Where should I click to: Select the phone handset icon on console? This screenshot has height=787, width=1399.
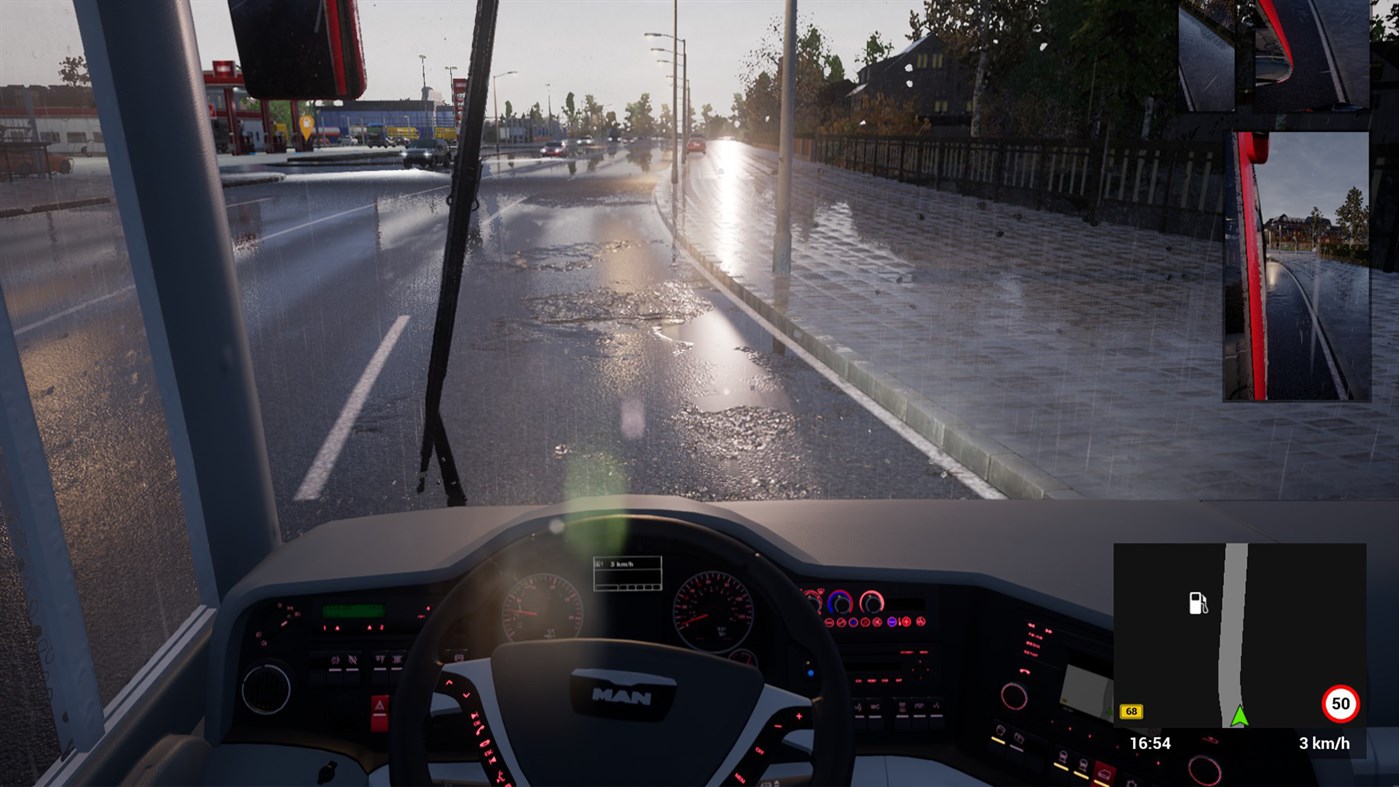pyautogui.click(x=1025, y=671)
